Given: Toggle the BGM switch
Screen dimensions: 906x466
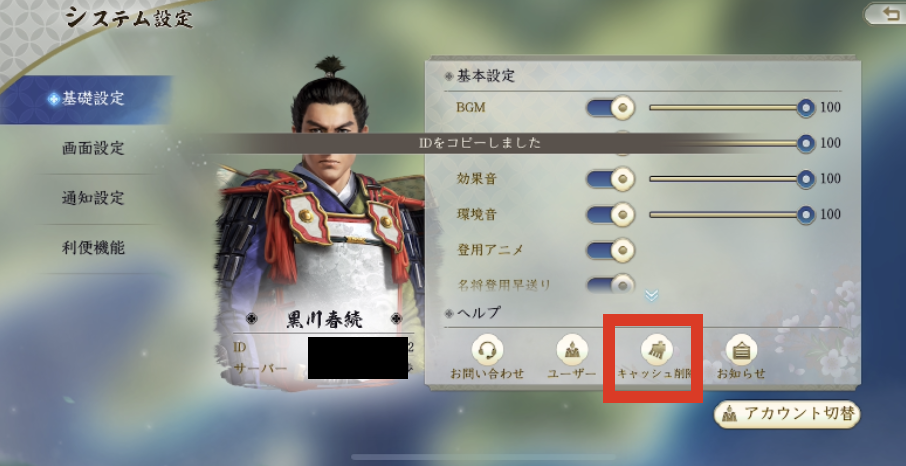Looking at the screenshot, I should [611, 107].
